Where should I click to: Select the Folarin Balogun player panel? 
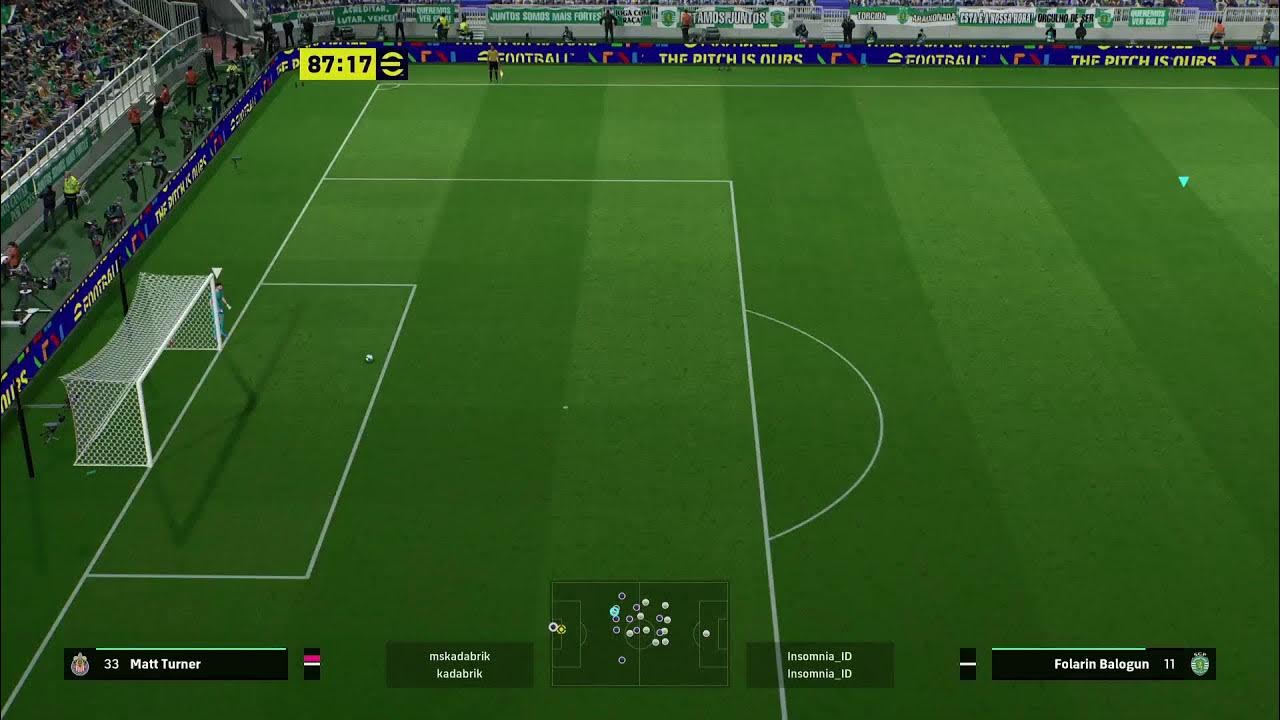1103,664
